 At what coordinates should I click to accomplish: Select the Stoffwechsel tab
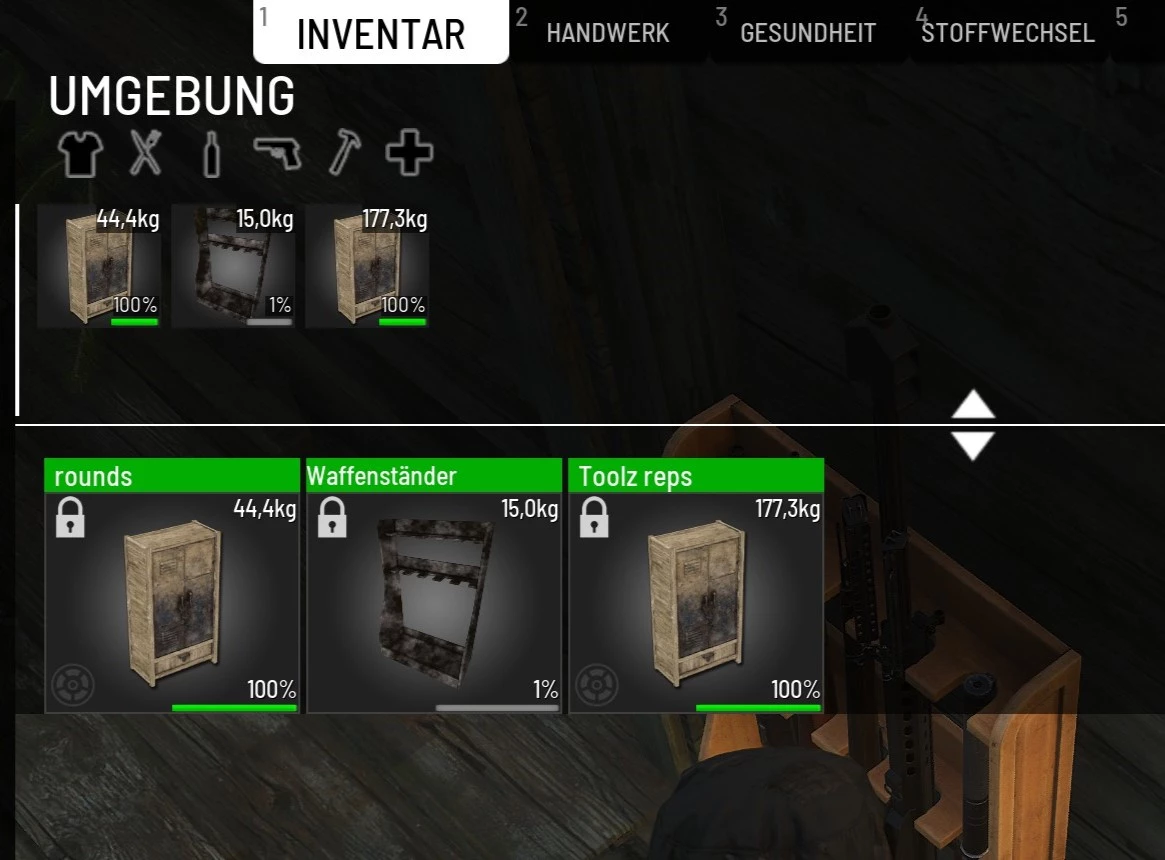1008,33
